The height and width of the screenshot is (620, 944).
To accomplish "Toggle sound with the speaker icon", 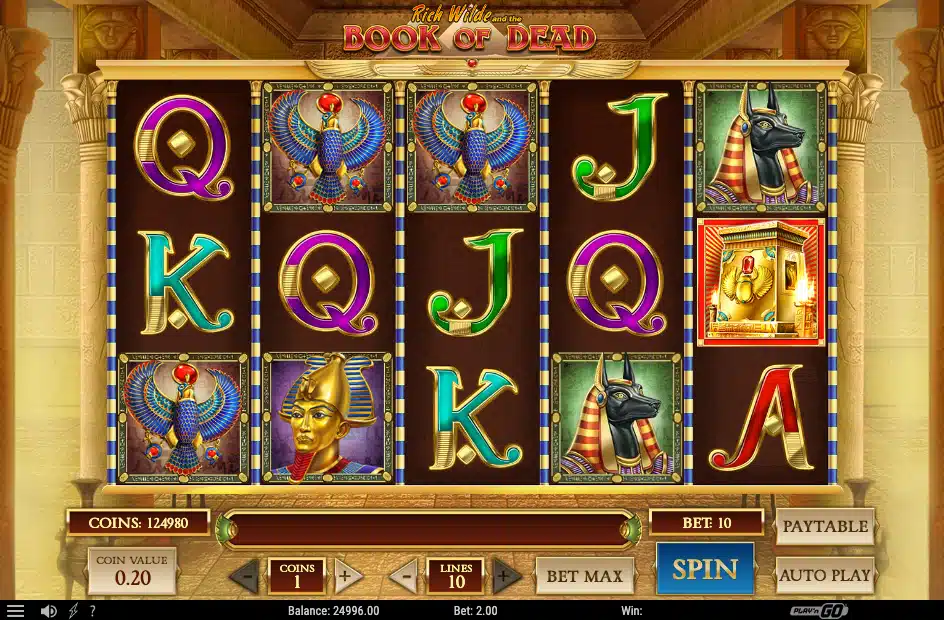I will click(x=48, y=611).
